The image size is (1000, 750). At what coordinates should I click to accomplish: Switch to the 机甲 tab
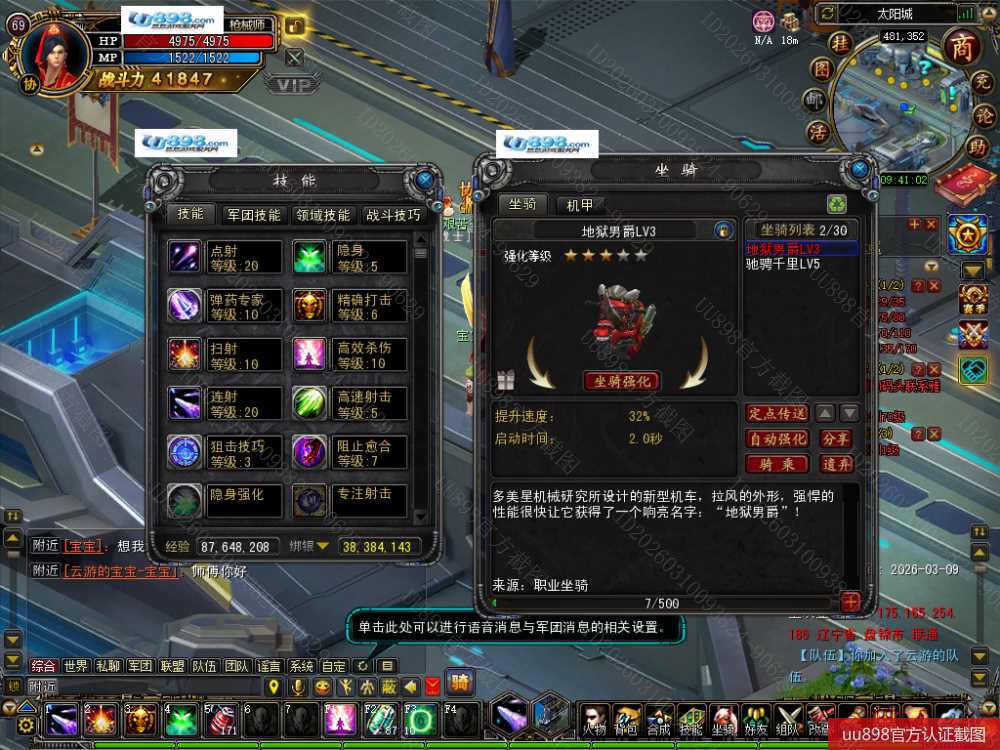pyautogui.click(x=579, y=204)
